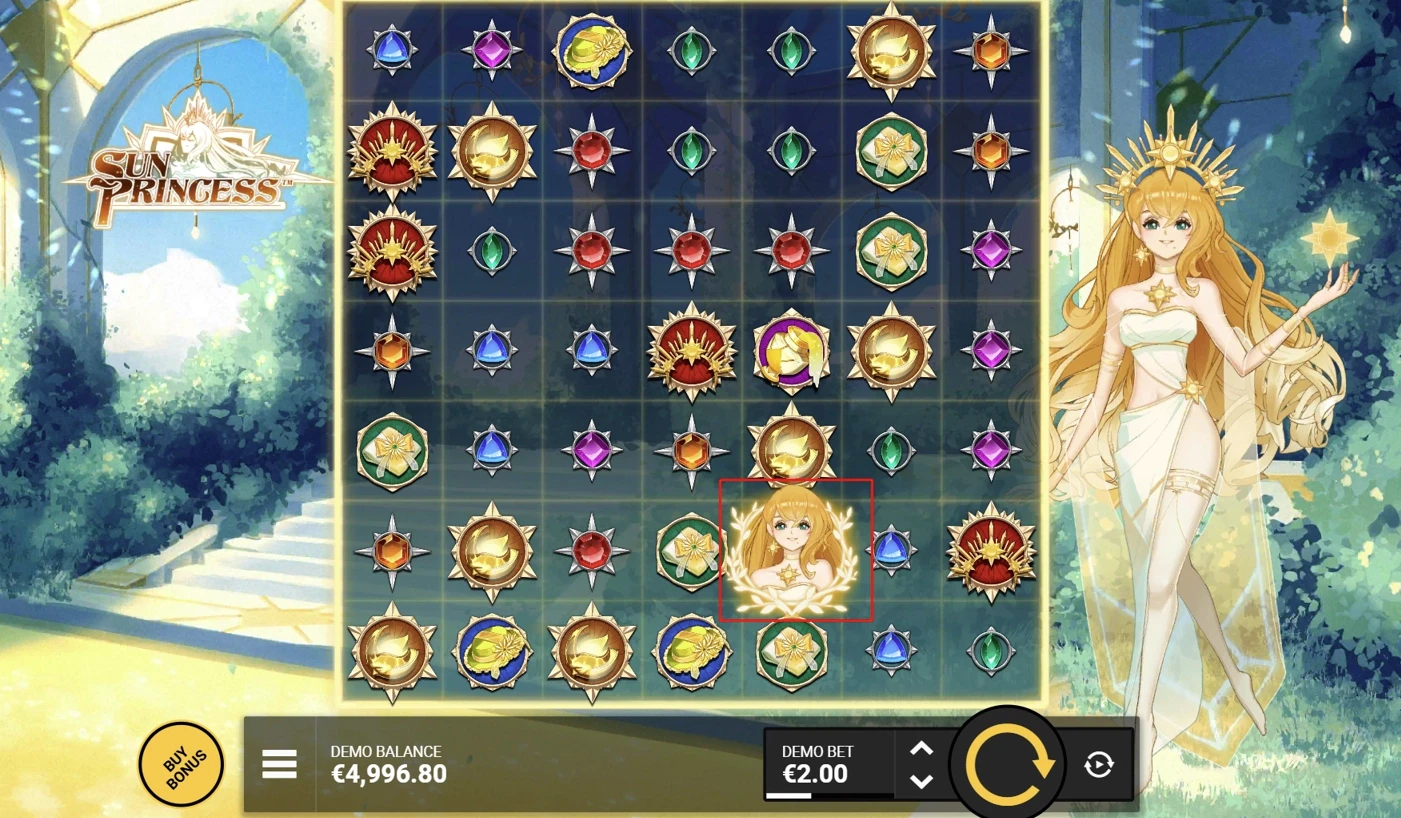
Task: Click the Buy Bonus button
Action: (x=180, y=763)
